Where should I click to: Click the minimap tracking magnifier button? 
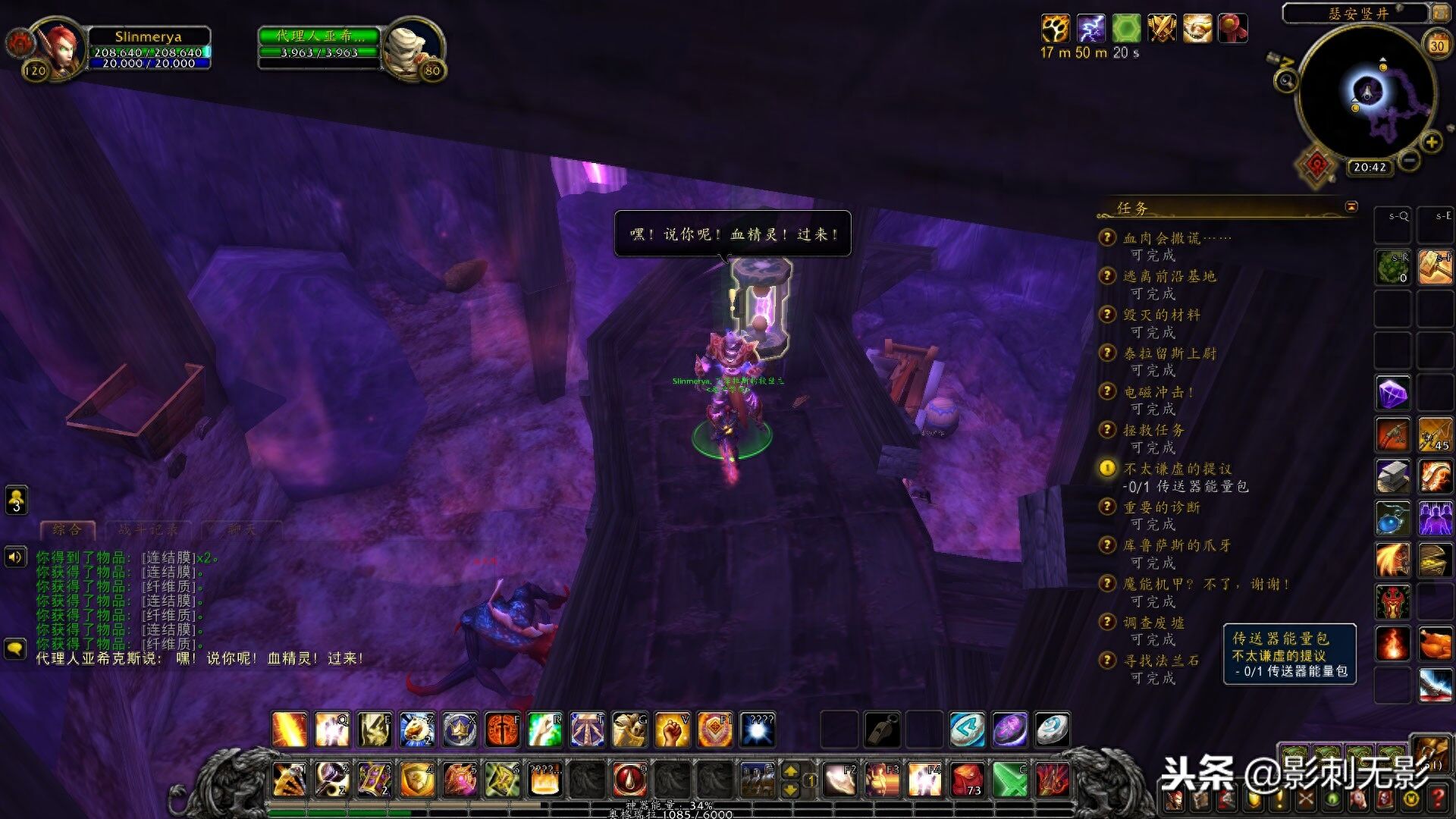point(1285,80)
